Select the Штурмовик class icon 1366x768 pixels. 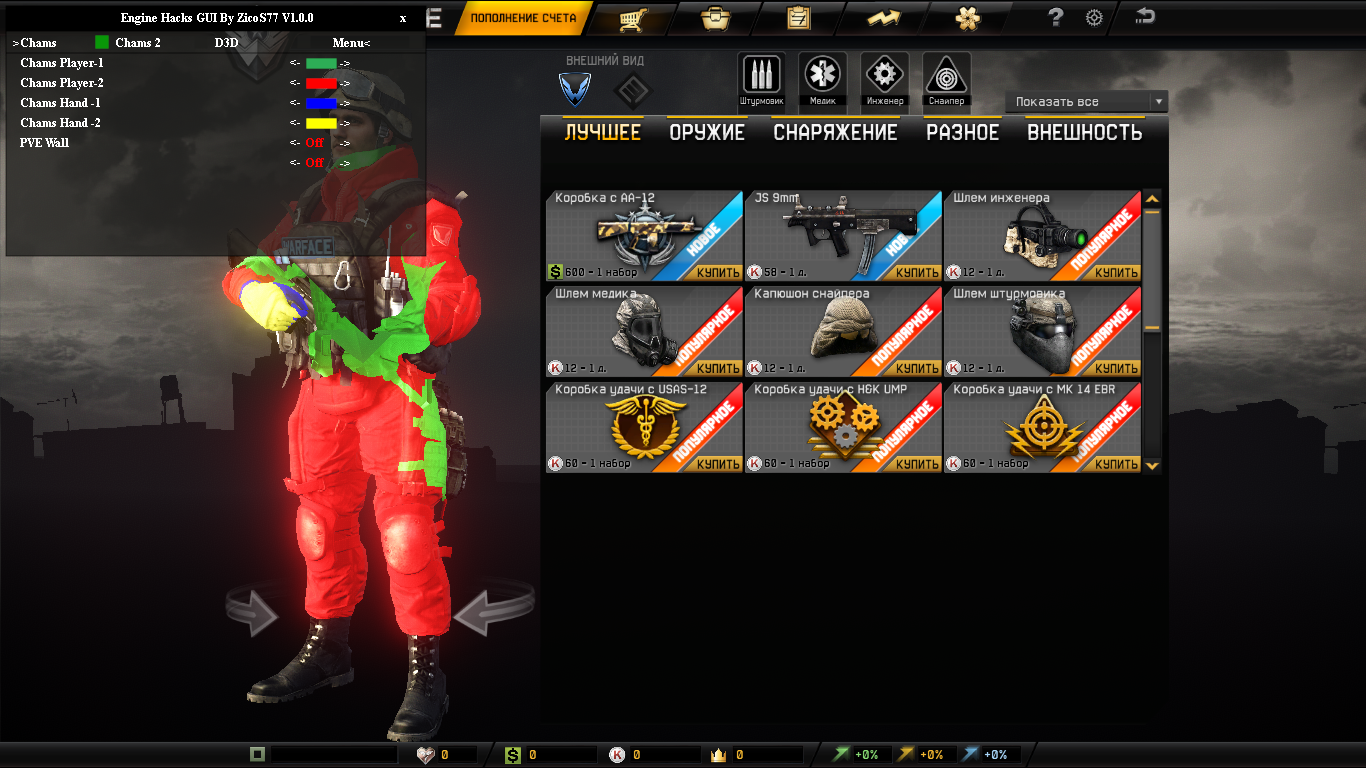tap(761, 77)
